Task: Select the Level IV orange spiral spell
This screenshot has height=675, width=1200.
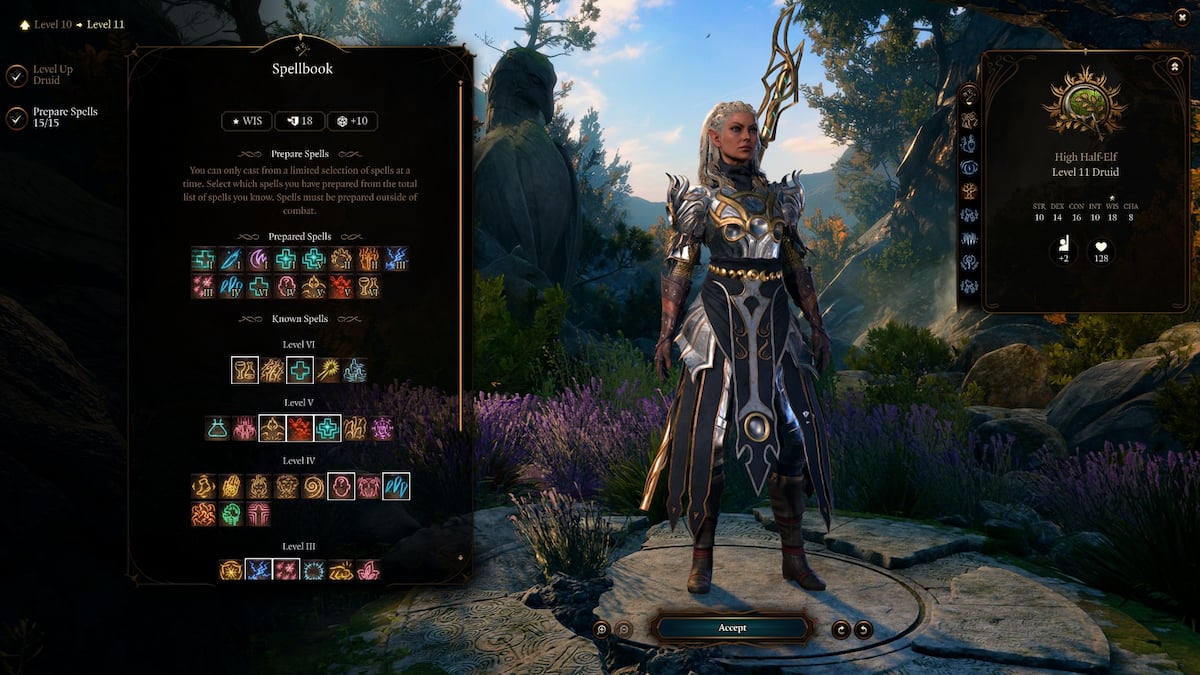Action: 314,486
